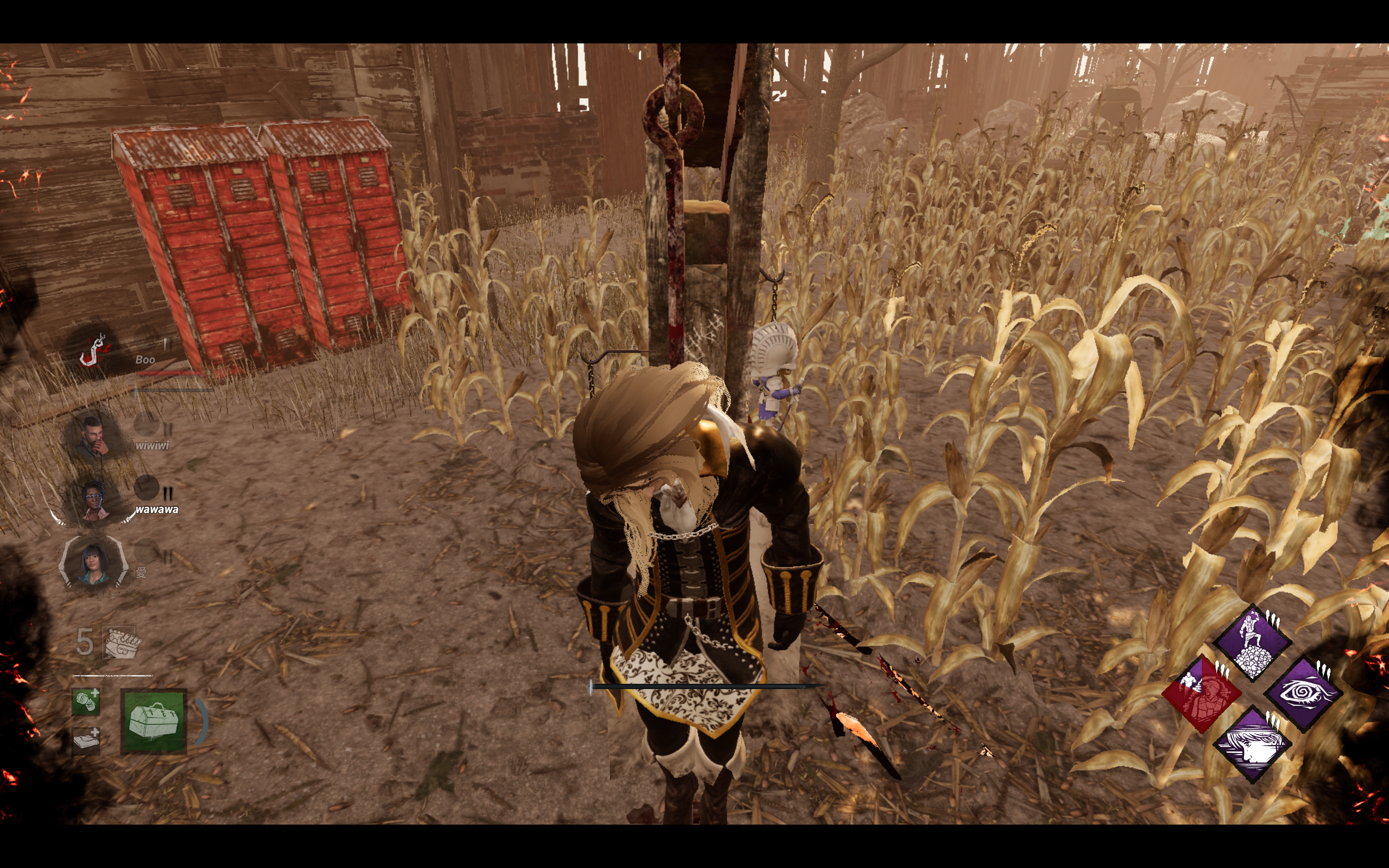
Task: Select wawawa's survivor portrait with glasses
Action: (x=94, y=501)
